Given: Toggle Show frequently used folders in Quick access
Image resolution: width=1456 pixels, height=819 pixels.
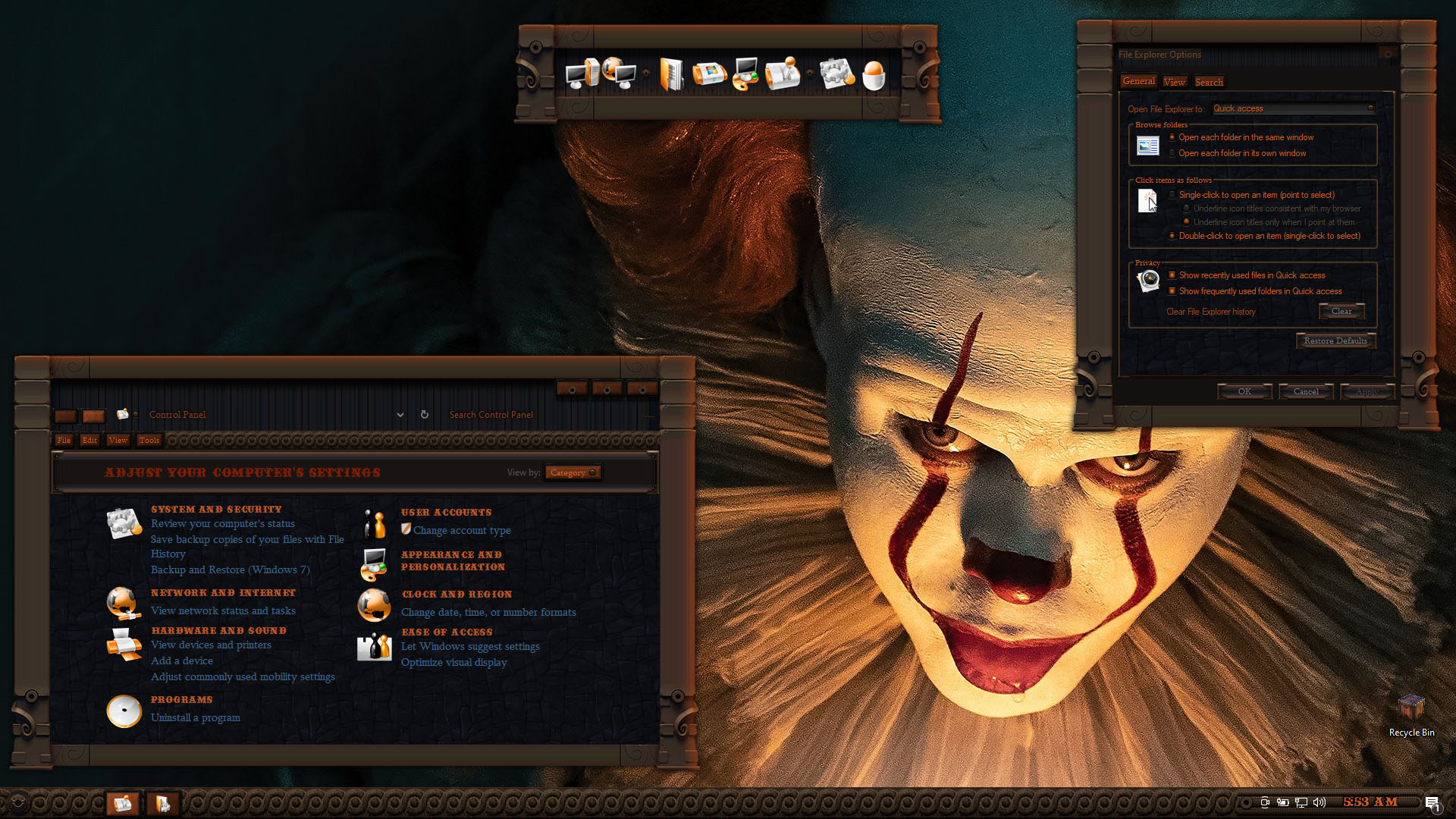Looking at the screenshot, I should coord(1172,291).
